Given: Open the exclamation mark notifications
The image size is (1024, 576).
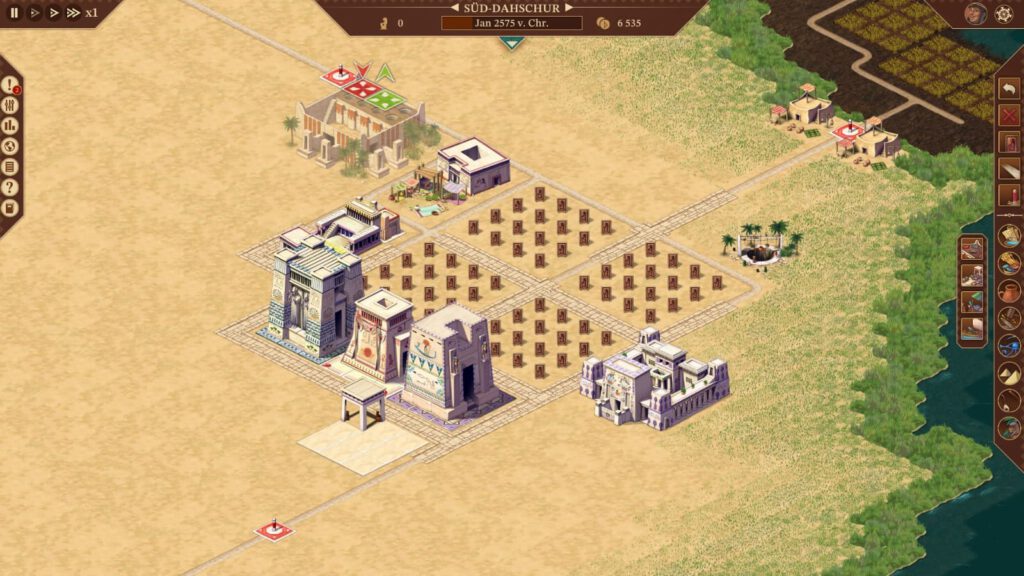Looking at the screenshot, I should [10, 85].
